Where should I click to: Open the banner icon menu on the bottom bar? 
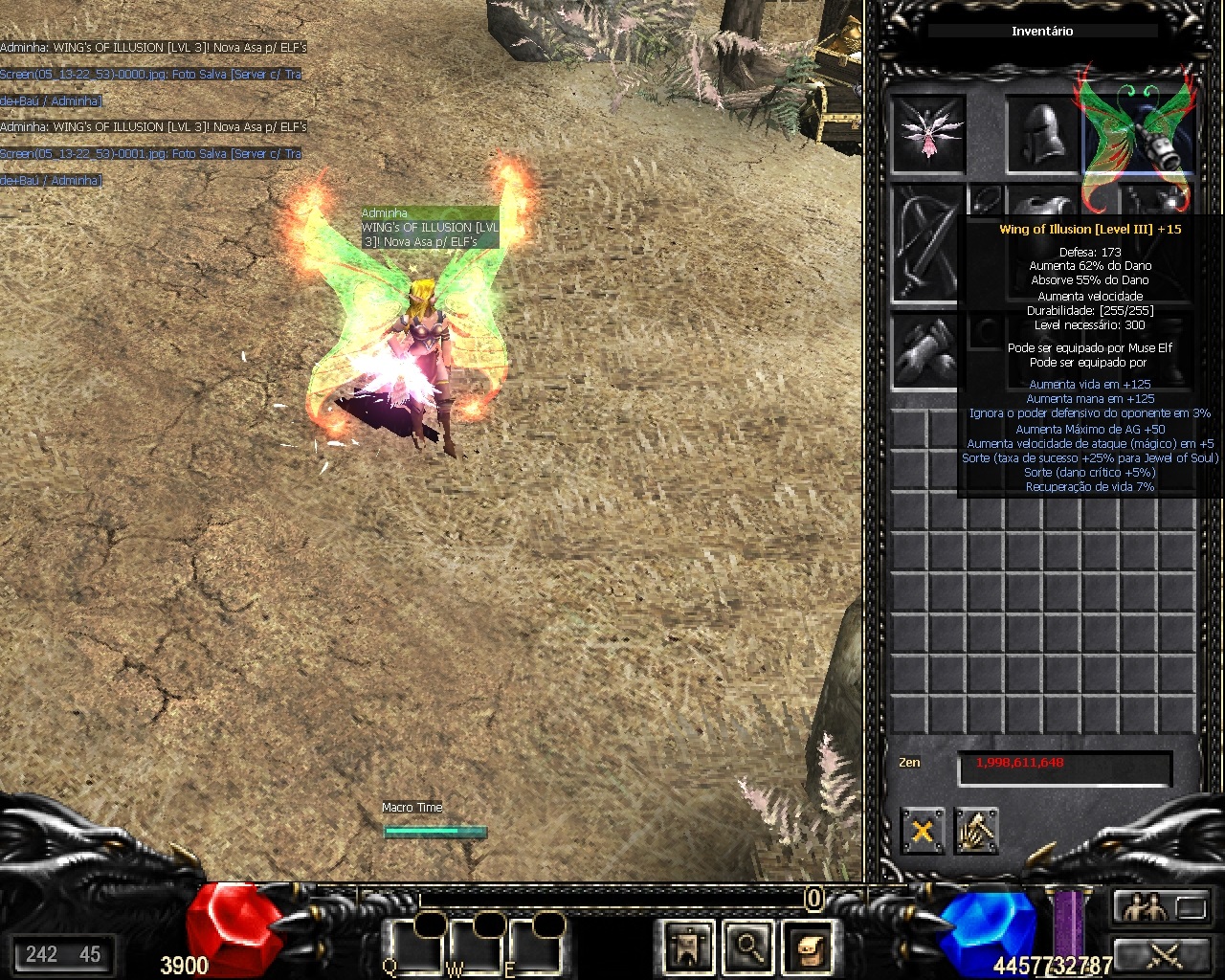coord(687,947)
